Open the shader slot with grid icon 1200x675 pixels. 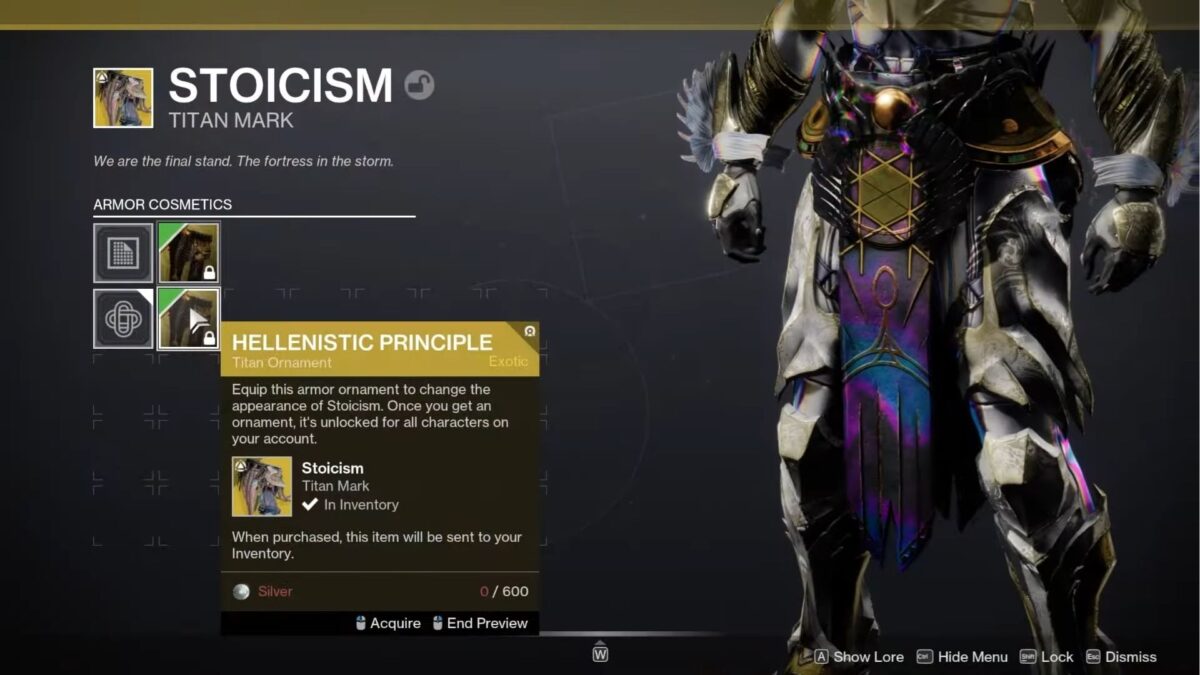123,253
